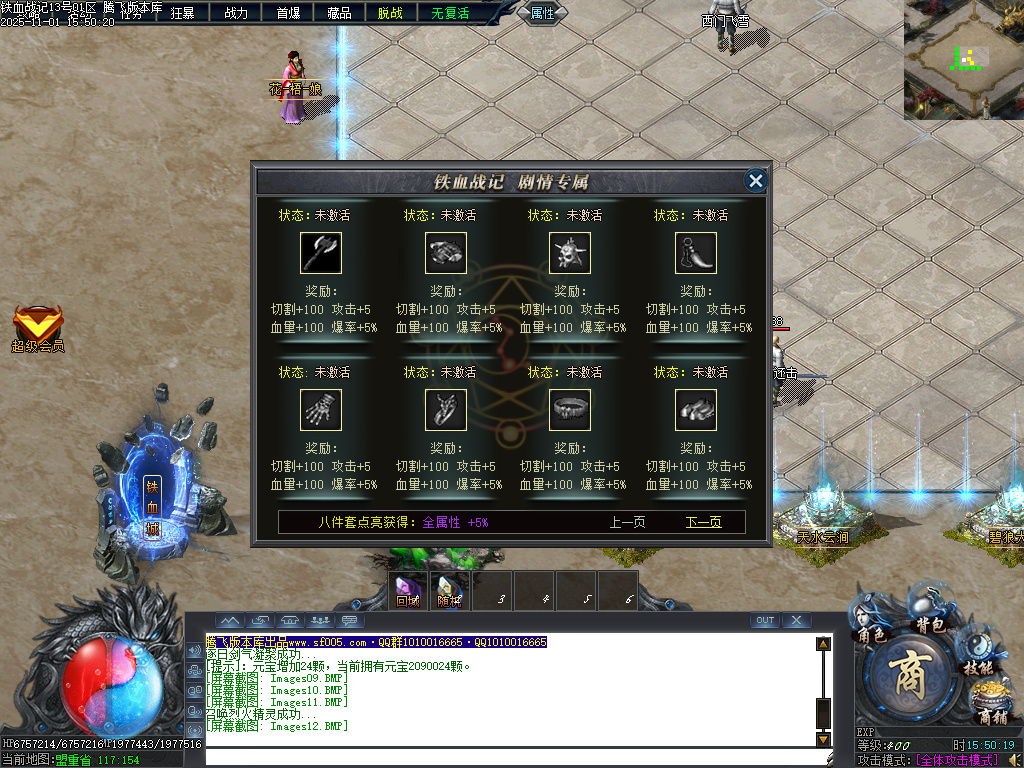This screenshot has height=768, width=1024.
Task: Go to the next page (下一页)
Action: pos(703,522)
